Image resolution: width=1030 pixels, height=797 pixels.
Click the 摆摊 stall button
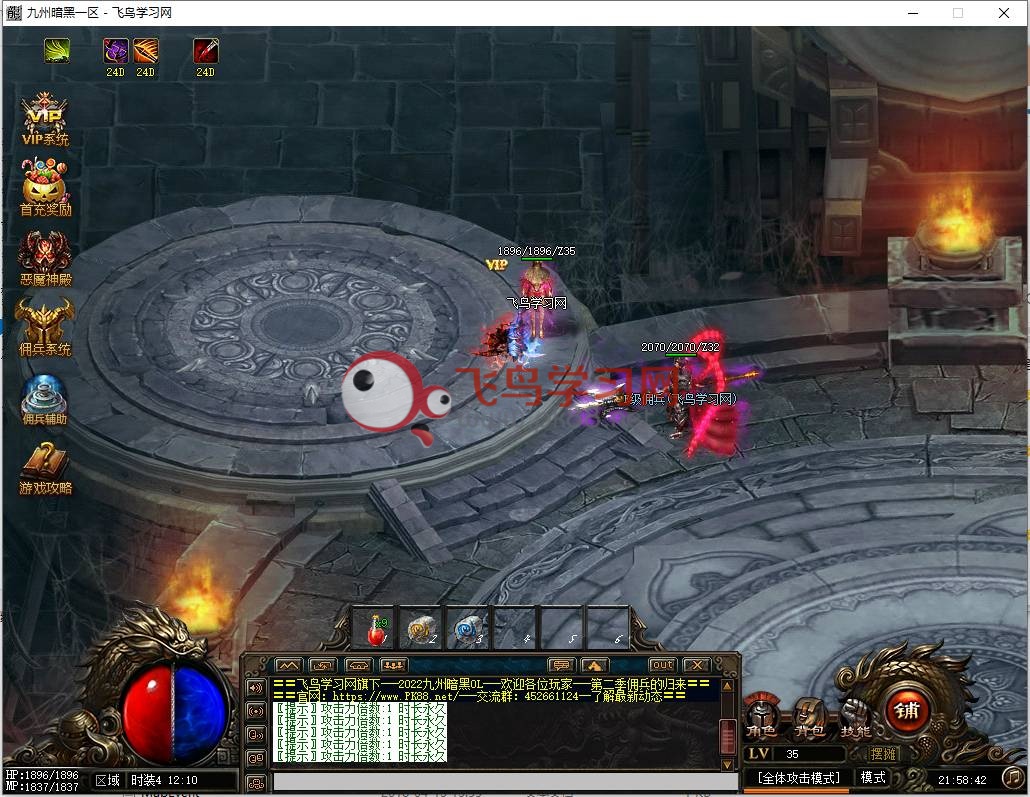[x=884, y=754]
